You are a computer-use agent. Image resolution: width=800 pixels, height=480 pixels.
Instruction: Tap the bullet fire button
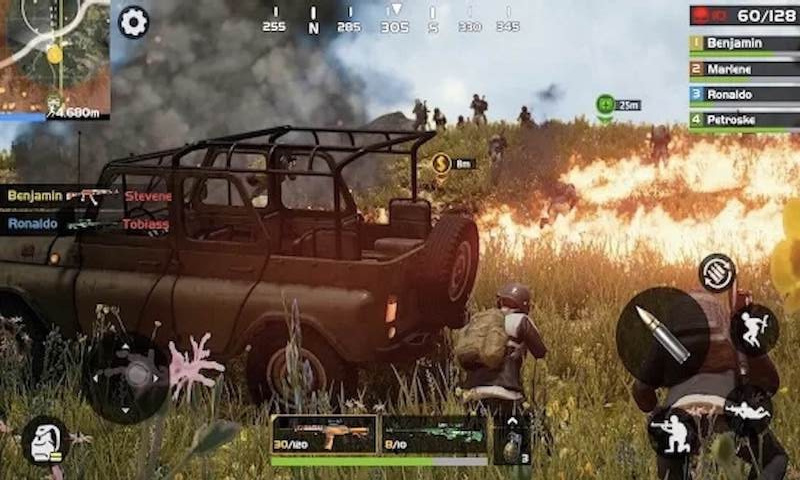click(x=663, y=336)
